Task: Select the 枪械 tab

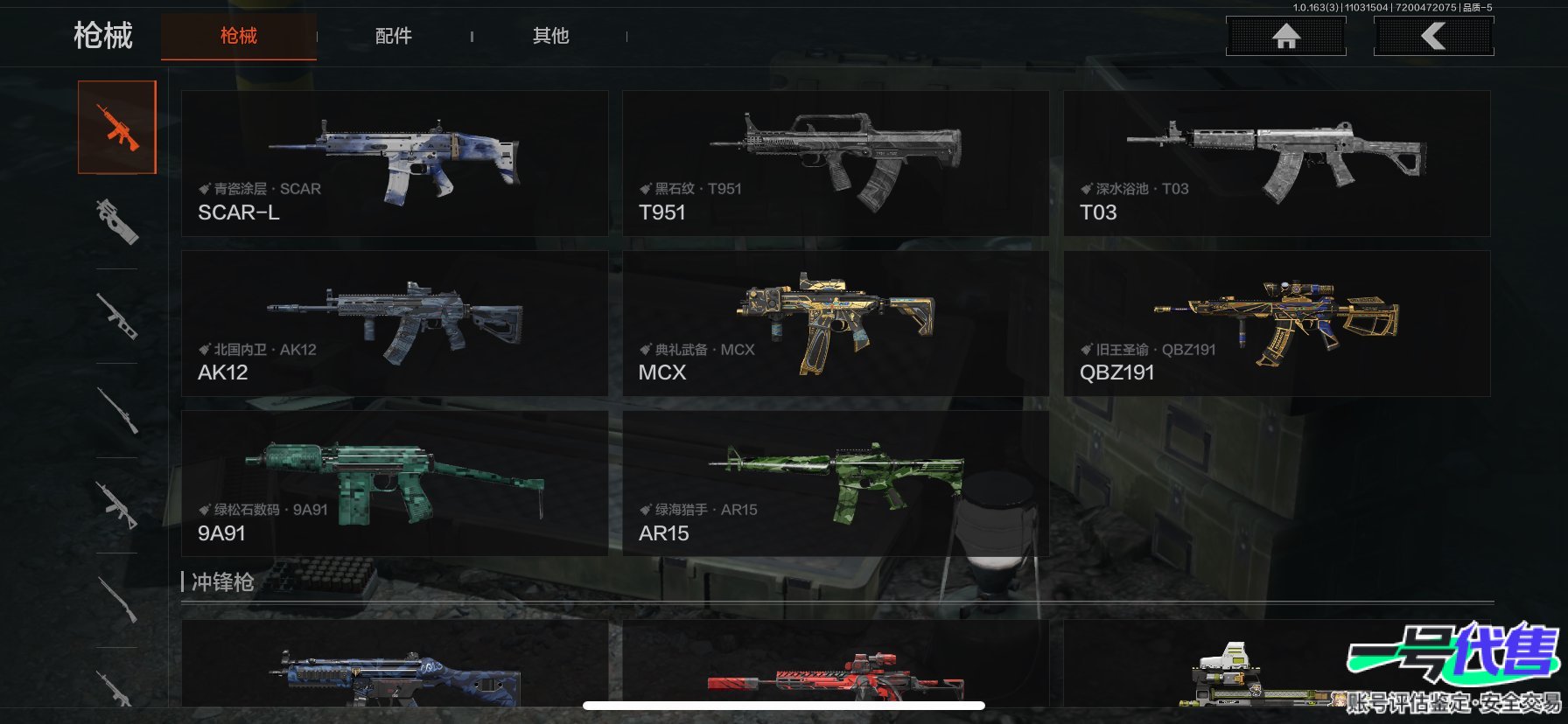Action: coord(238,36)
